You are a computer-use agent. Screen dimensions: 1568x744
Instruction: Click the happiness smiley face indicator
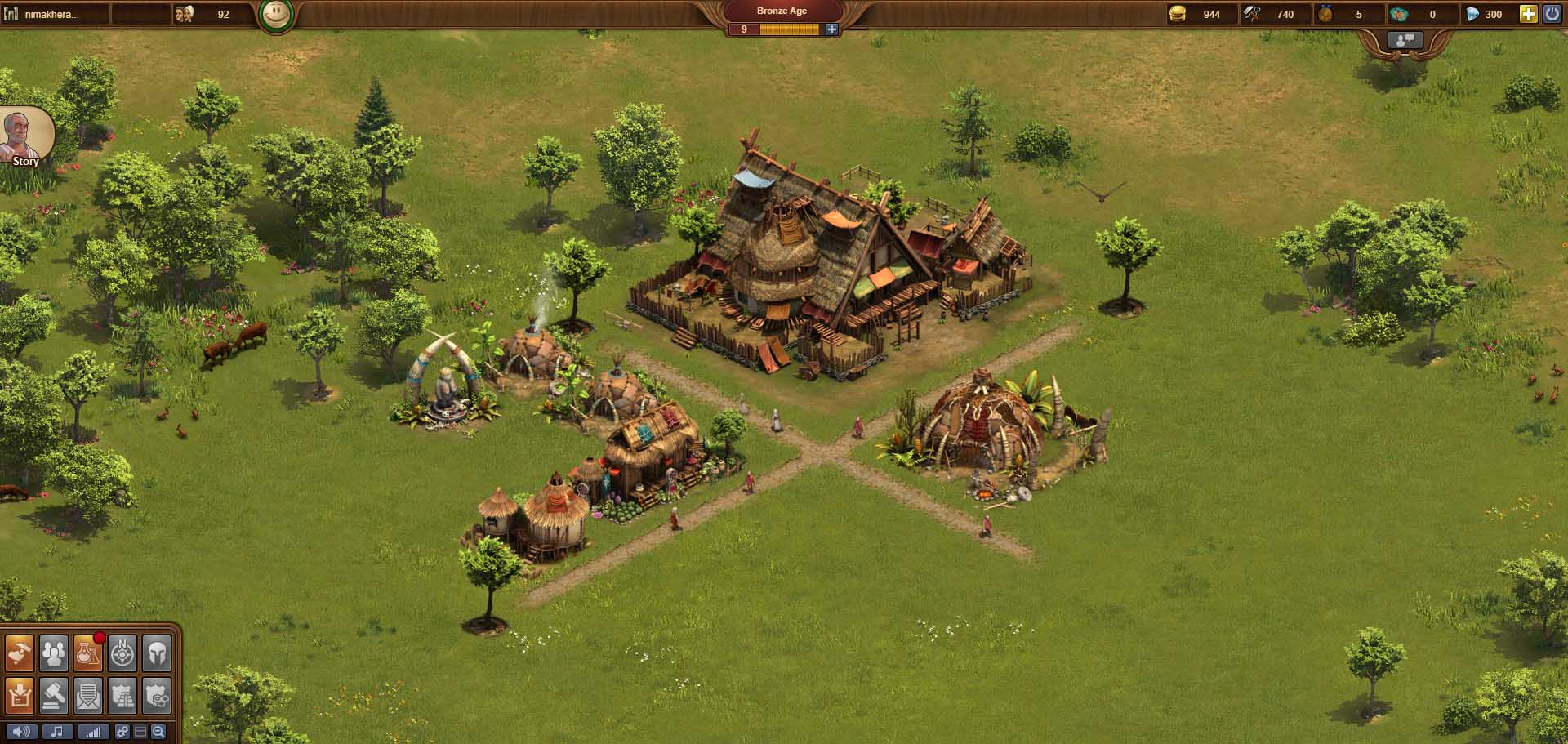[x=276, y=15]
